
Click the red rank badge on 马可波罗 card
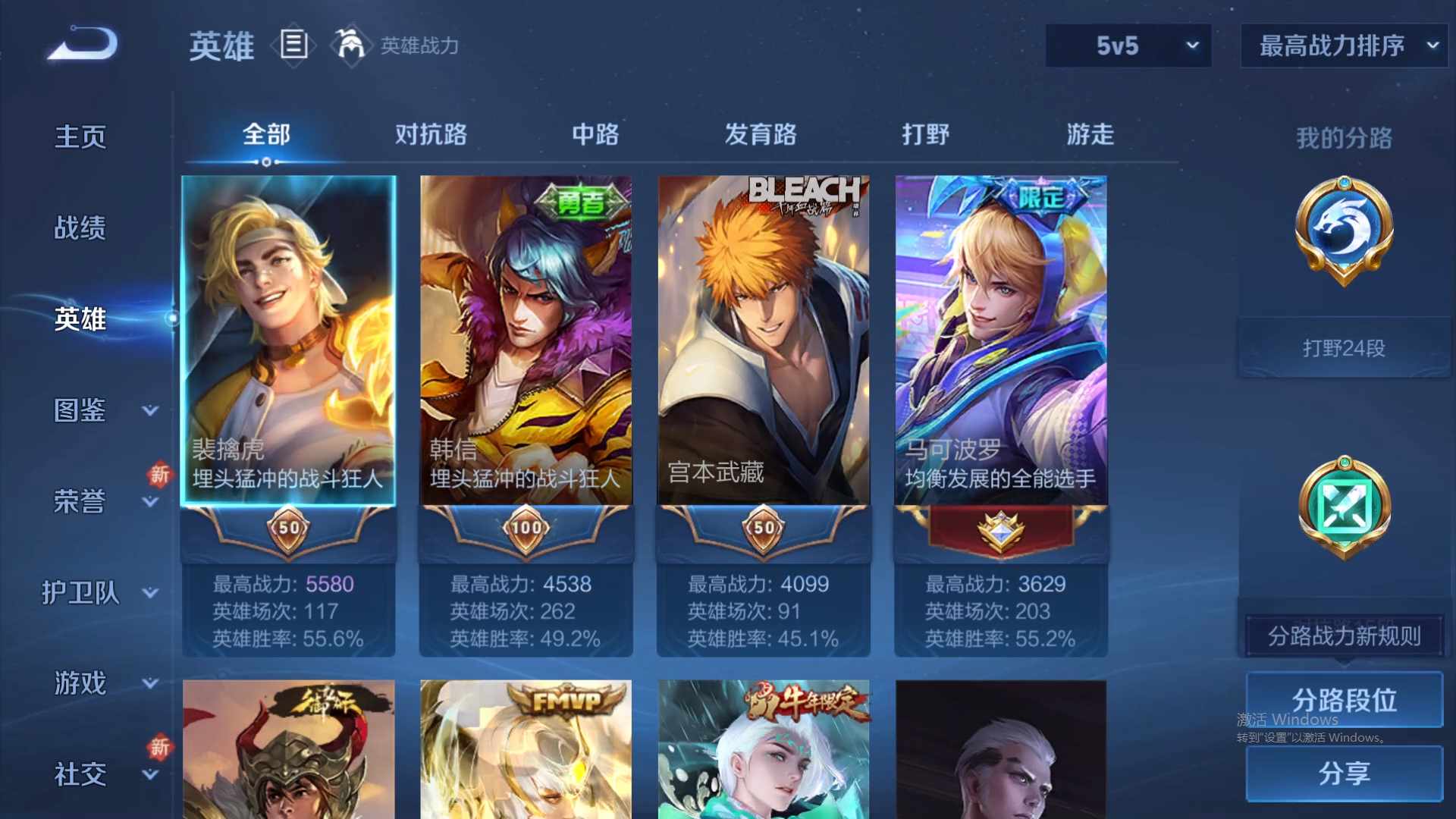click(x=999, y=531)
